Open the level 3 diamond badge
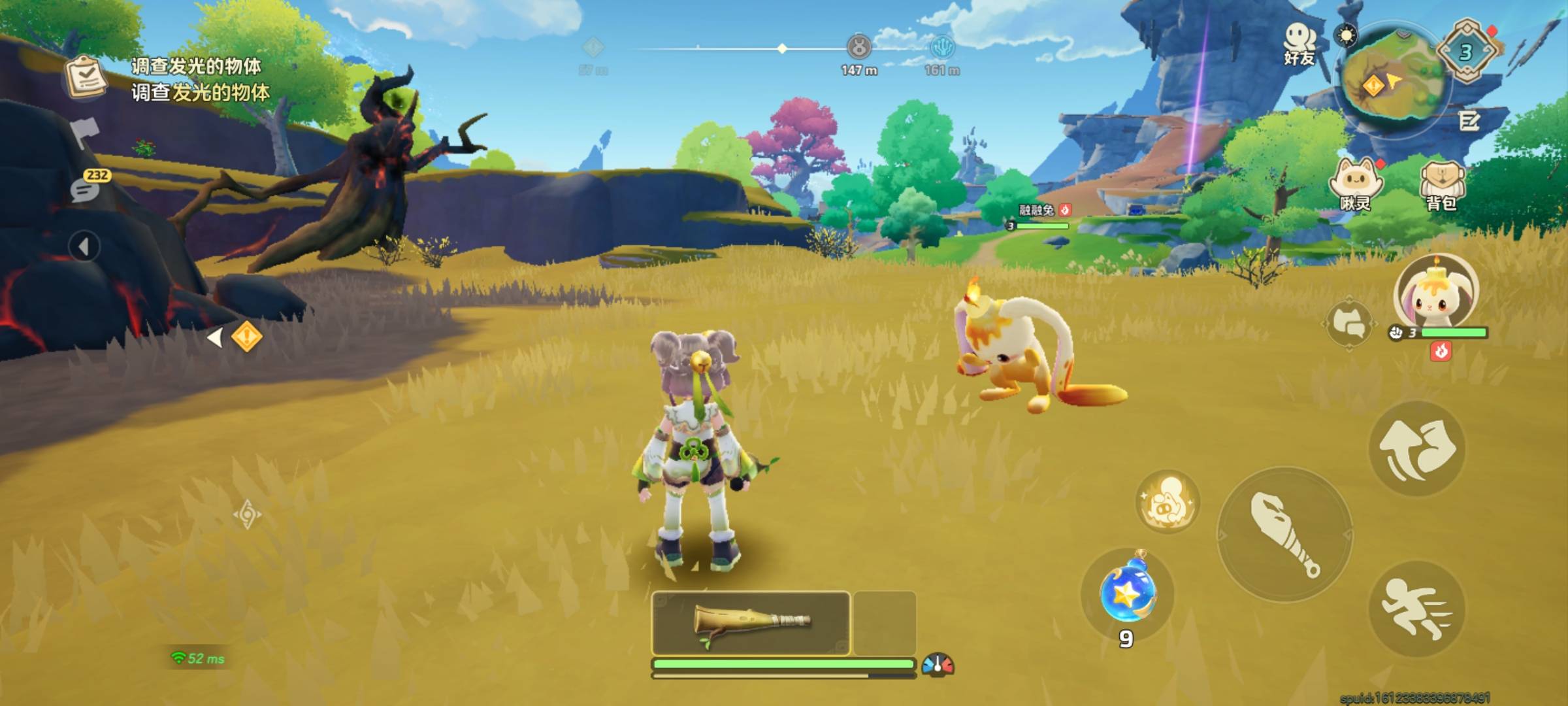Viewport: 1568px width, 706px height. point(1467,52)
